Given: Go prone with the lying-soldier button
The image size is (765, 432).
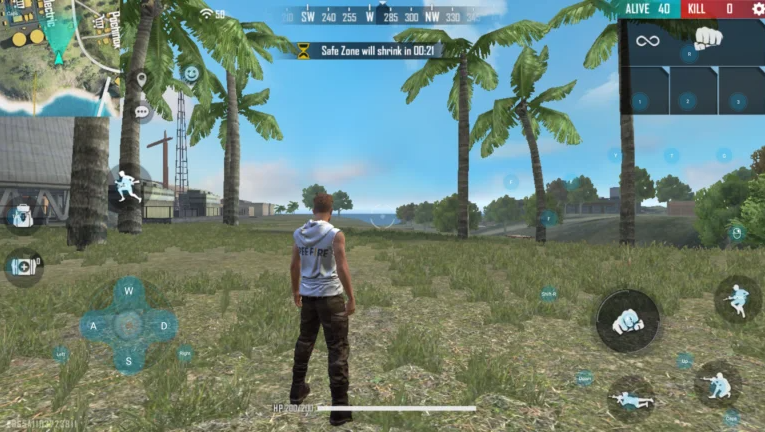Looking at the screenshot, I should (631, 398).
